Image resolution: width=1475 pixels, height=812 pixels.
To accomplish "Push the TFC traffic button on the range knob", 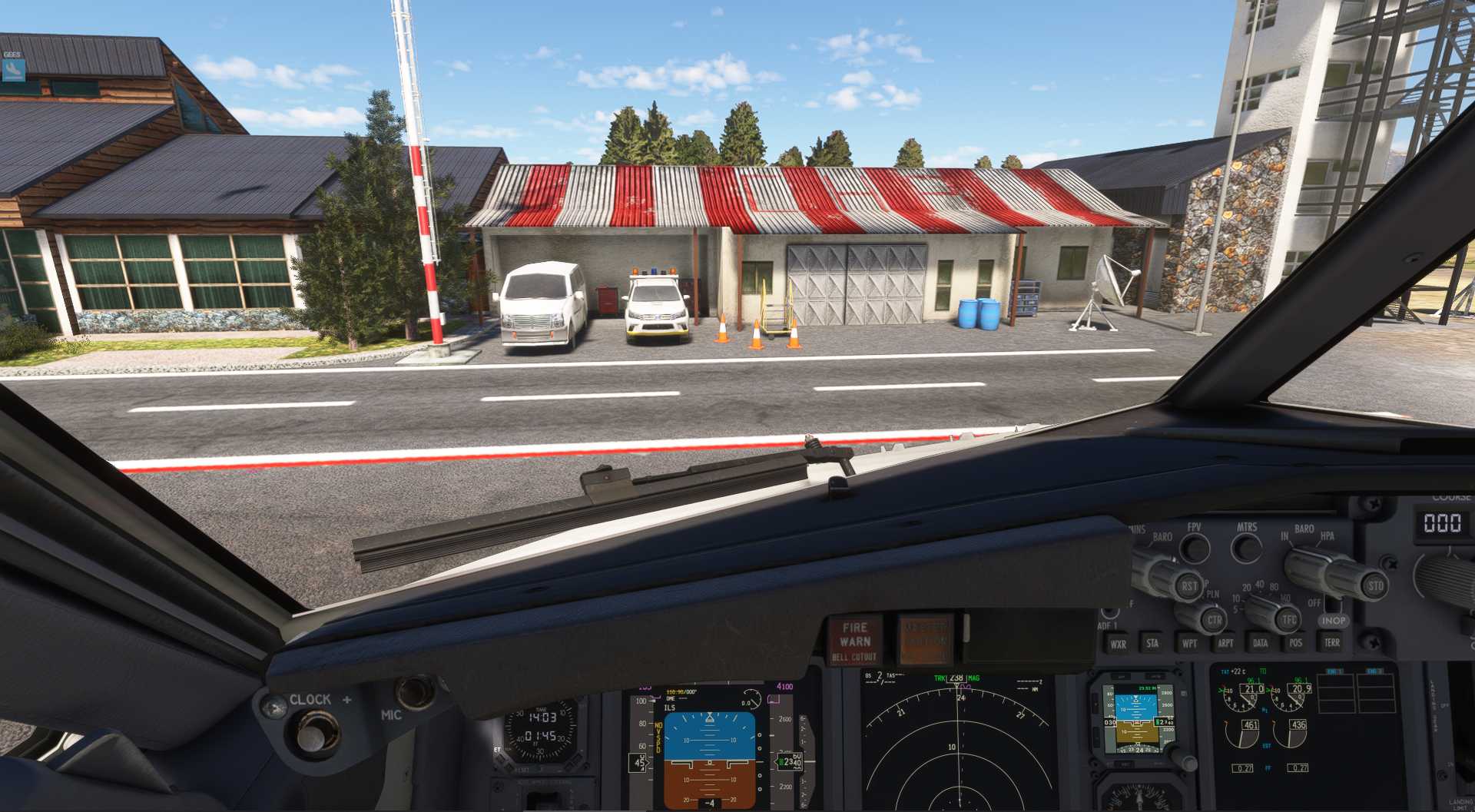I will [1289, 620].
